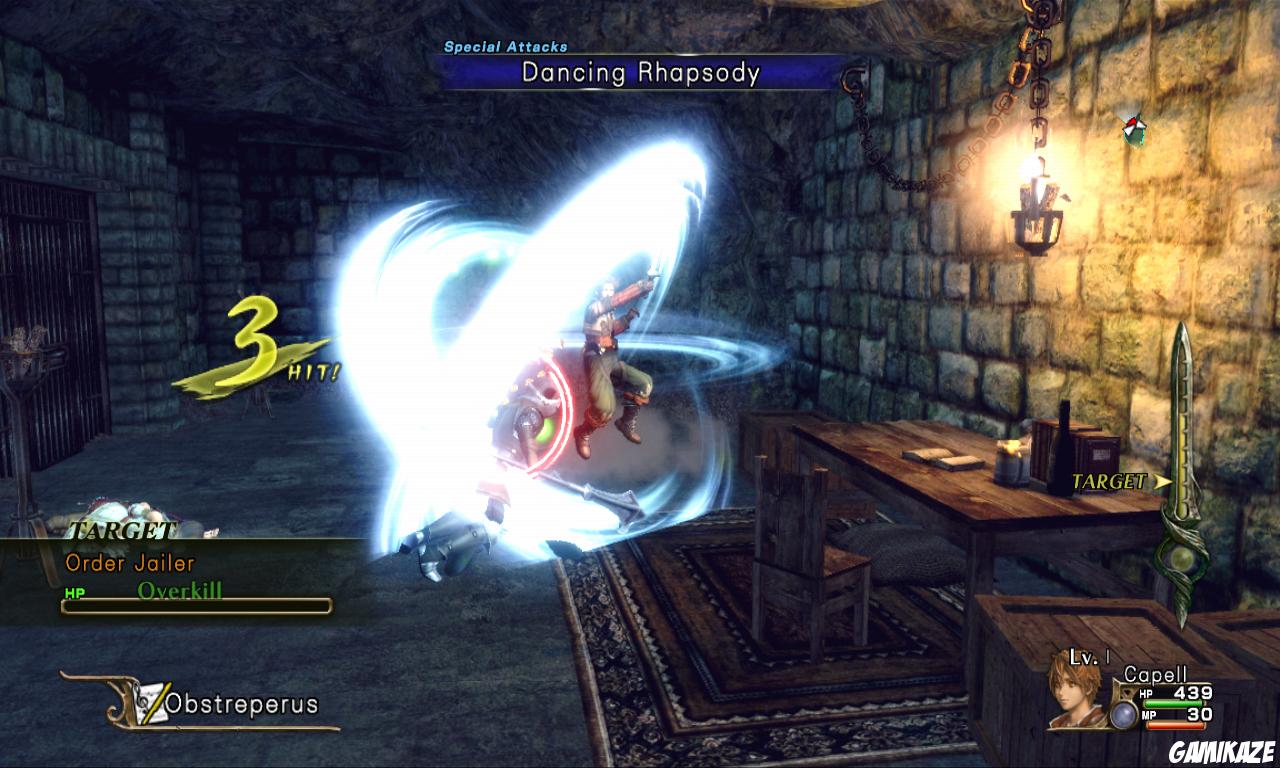Expand the triangle beside Capell's HP readout
The image size is (1280, 768).
1127,692
